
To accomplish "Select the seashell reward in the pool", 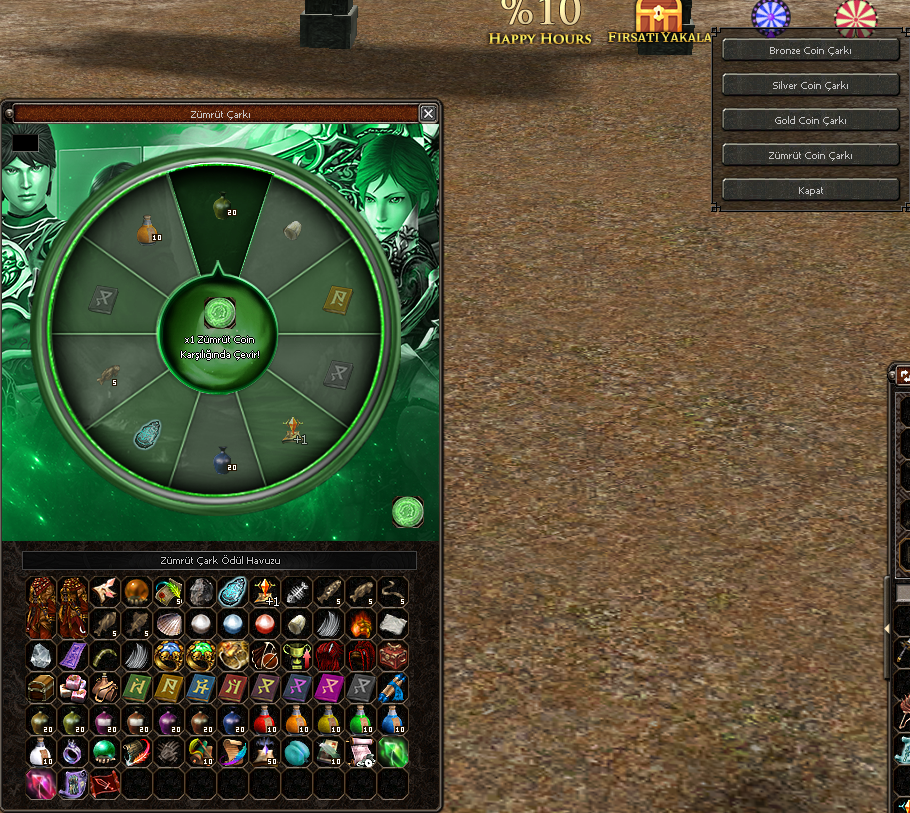I will coord(170,624).
